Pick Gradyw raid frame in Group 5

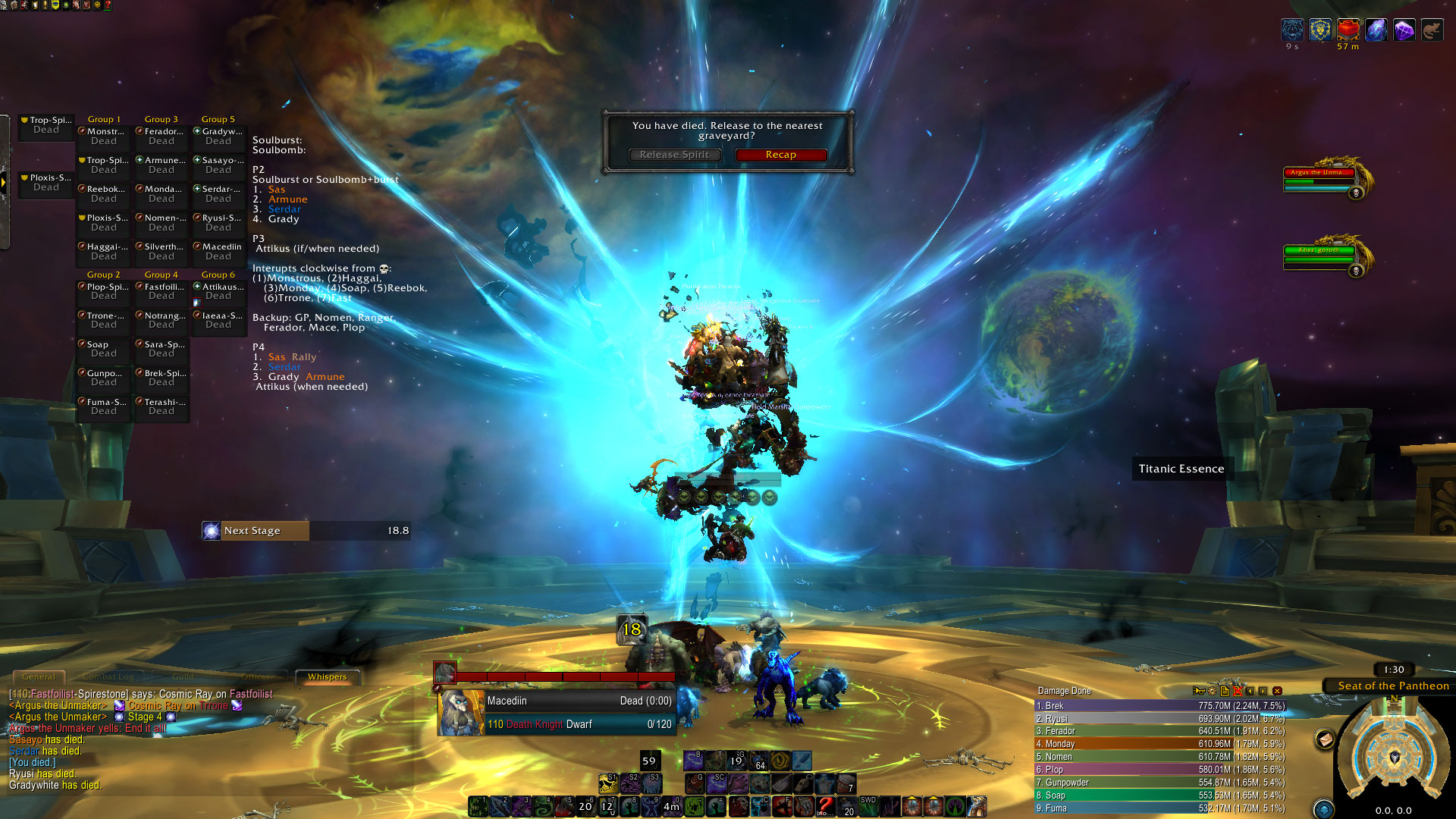pos(218,136)
